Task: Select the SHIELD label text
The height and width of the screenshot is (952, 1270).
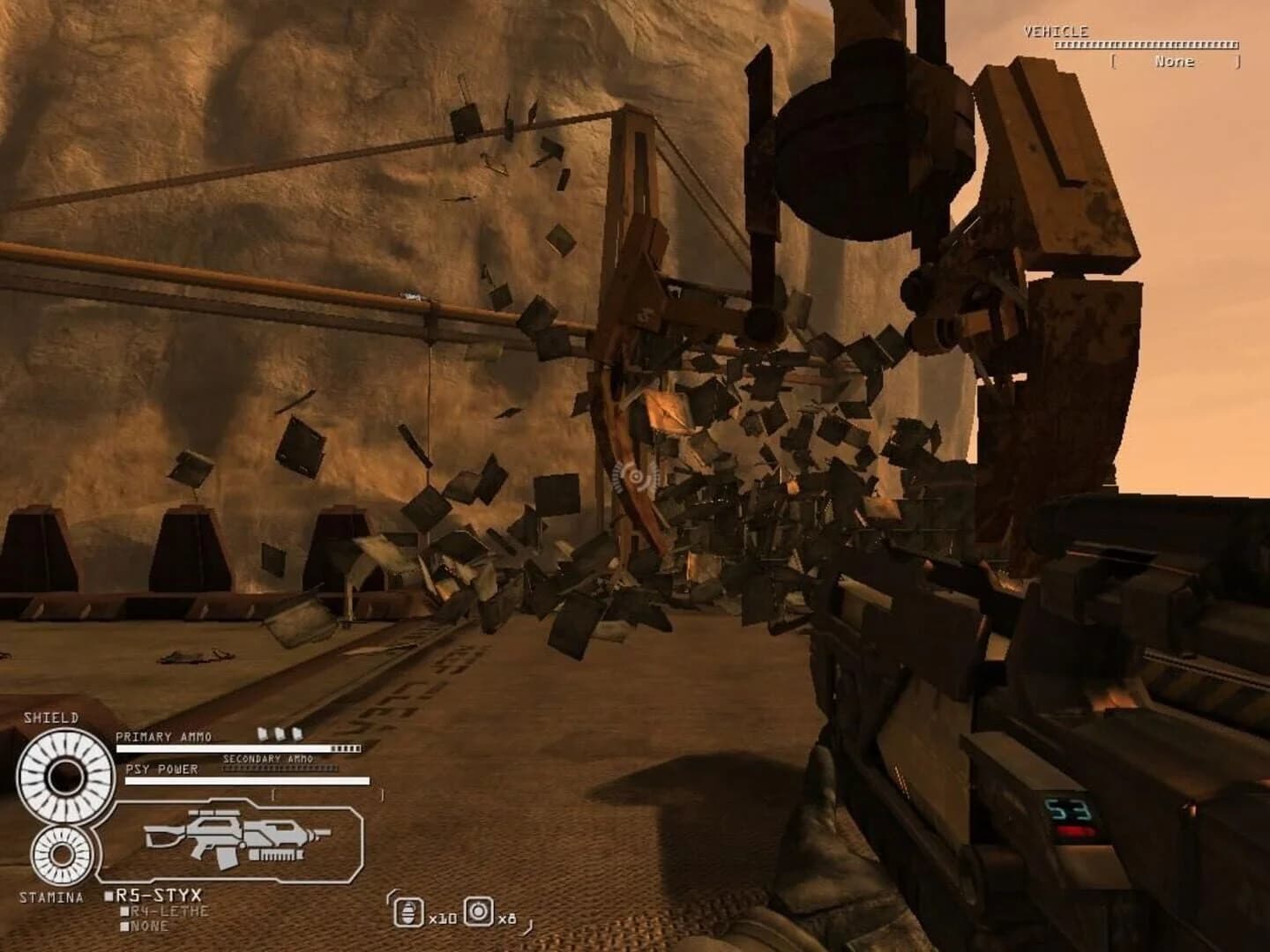Action: (x=51, y=717)
